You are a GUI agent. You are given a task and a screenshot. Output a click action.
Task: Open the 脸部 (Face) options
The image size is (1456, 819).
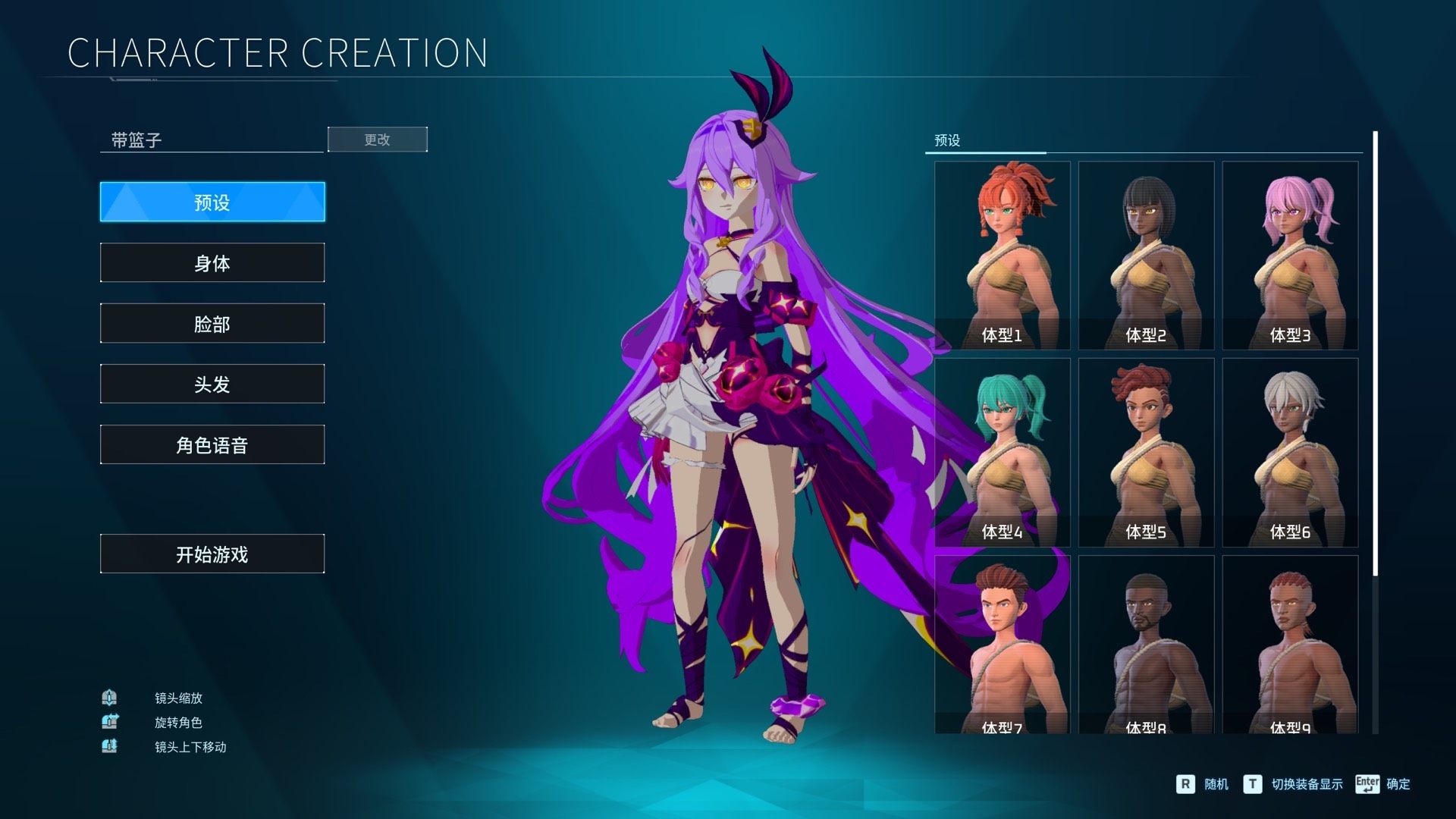click(212, 323)
